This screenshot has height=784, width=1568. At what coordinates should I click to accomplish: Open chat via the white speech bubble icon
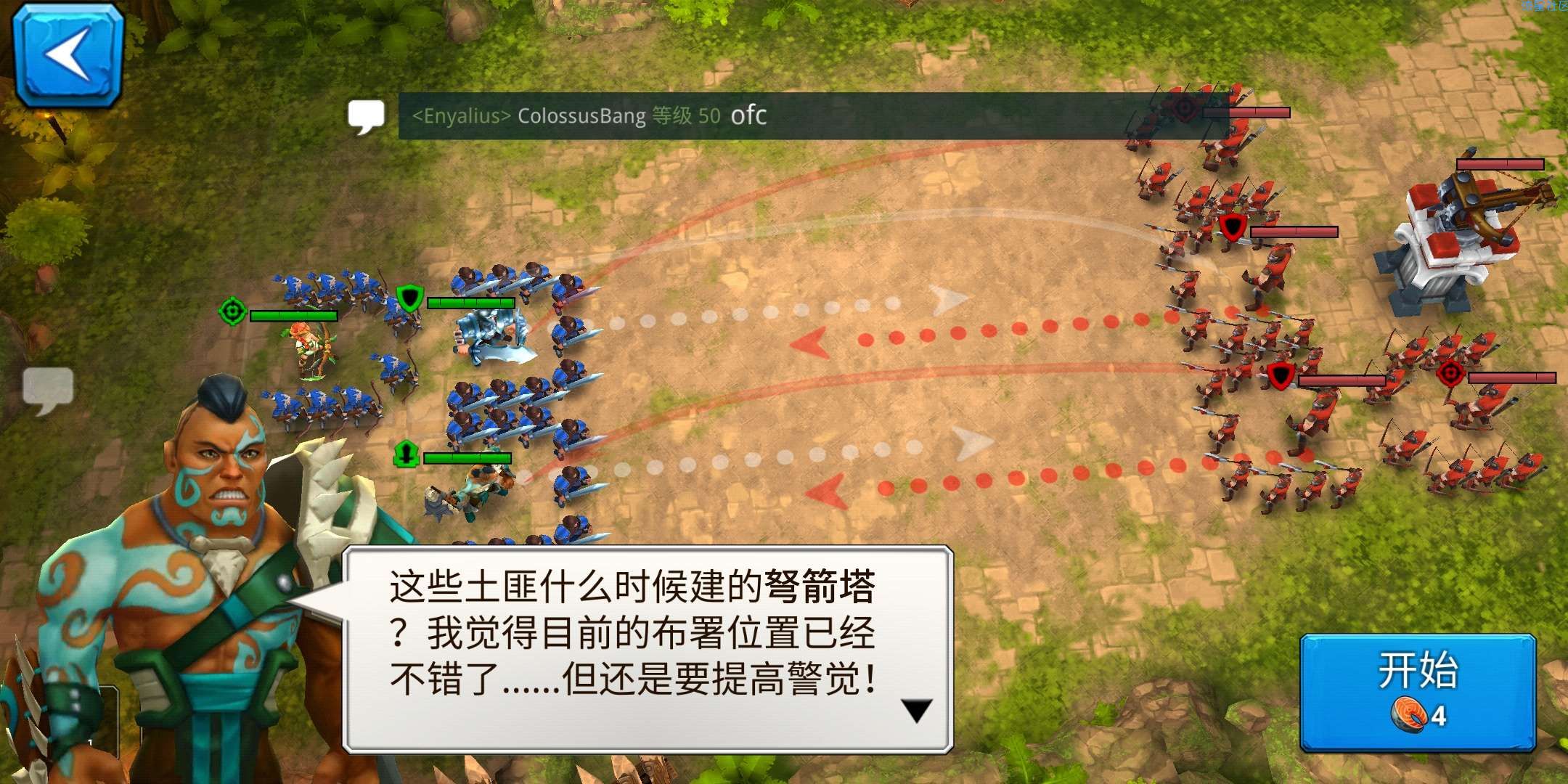point(367,116)
